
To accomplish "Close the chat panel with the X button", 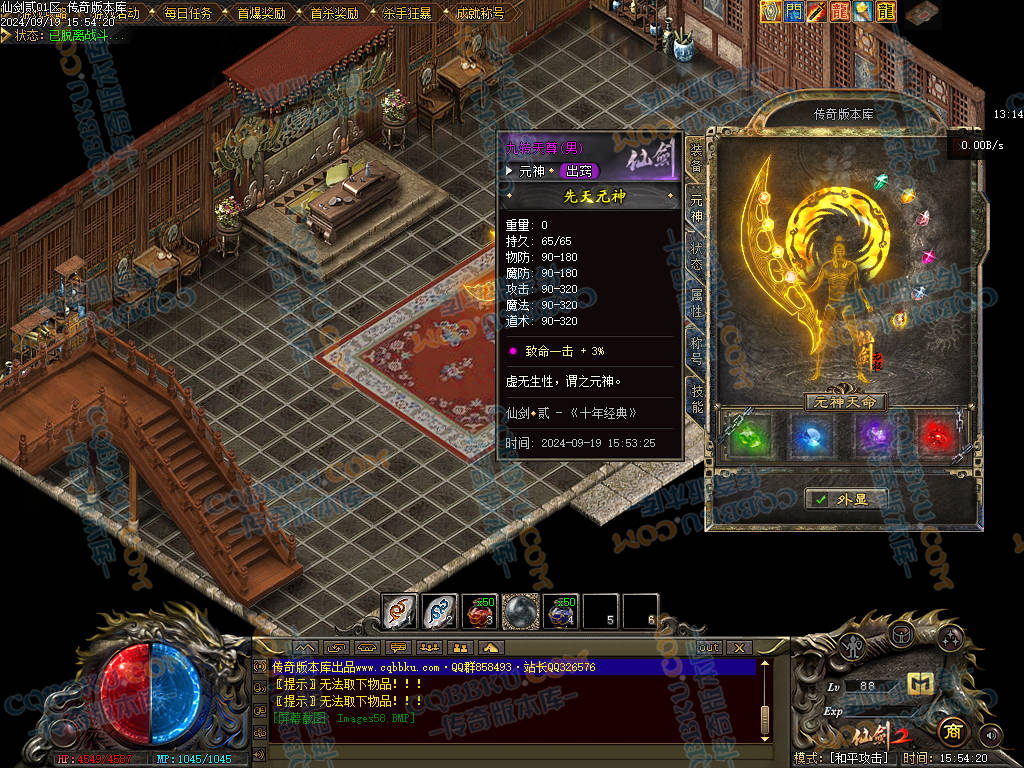I will pyautogui.click(x=739, y=647).
